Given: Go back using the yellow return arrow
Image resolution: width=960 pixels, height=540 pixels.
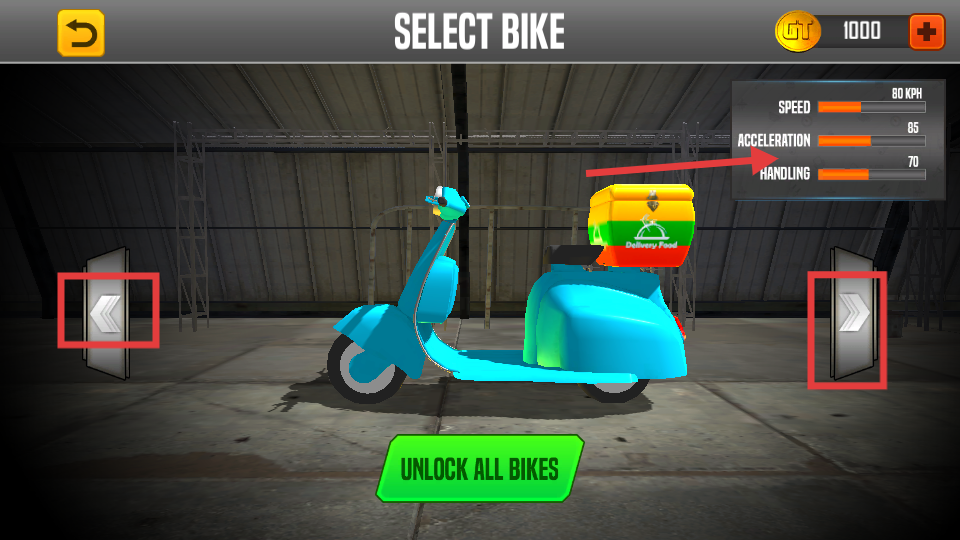Looking at the screenshot, I should (x=81, y=33).
